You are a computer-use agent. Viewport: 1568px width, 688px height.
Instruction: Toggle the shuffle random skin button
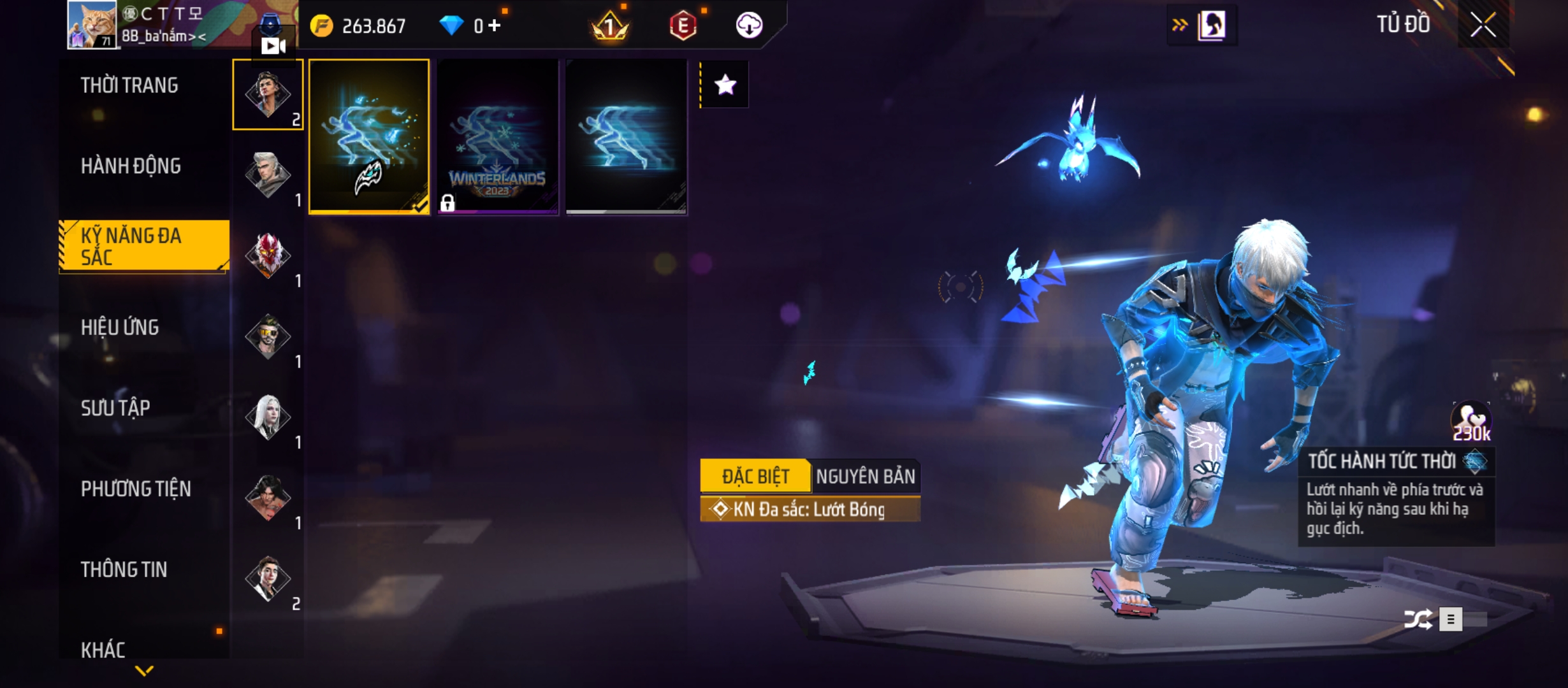[1418, 619]
